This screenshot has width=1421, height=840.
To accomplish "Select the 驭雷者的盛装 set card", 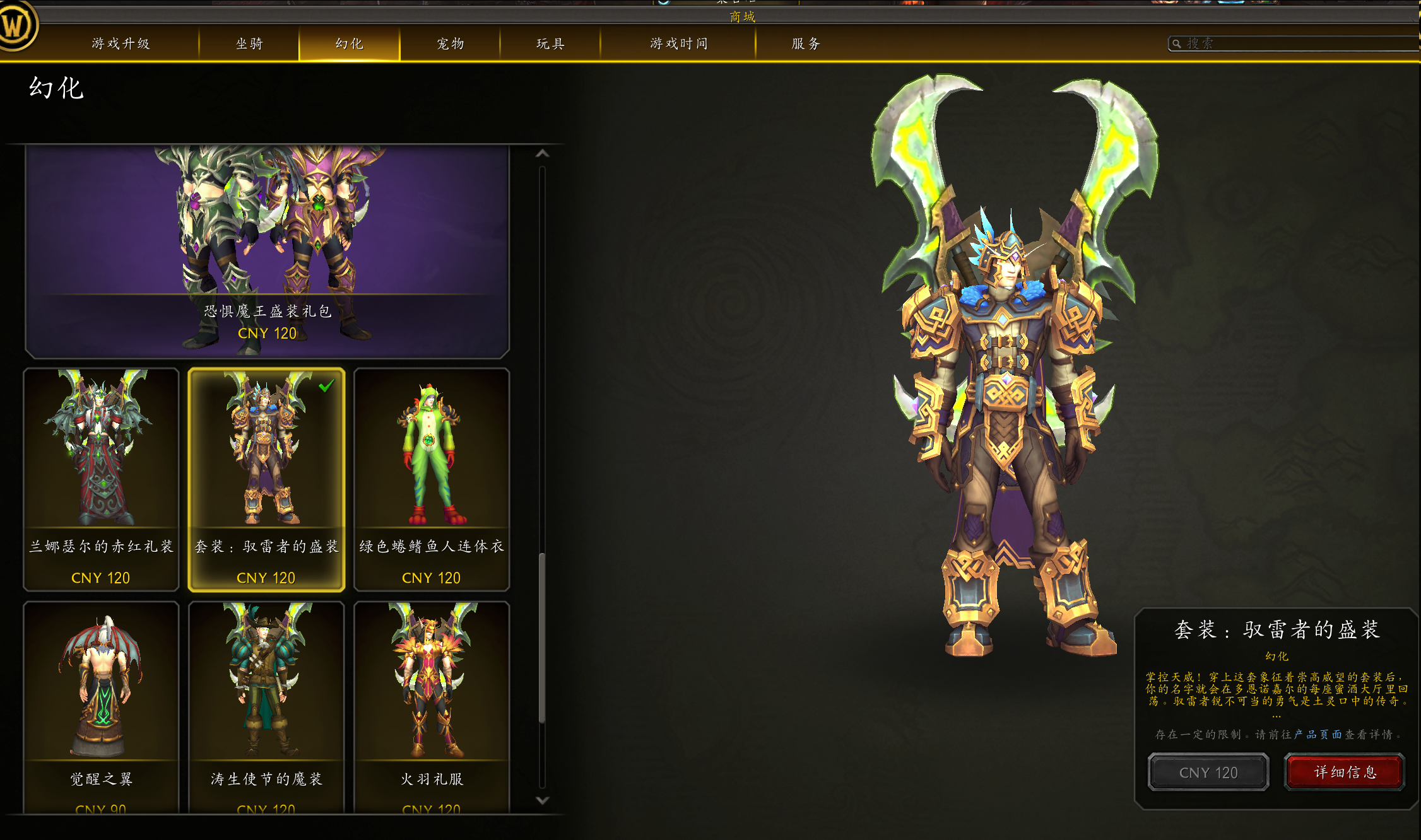I will (x=266, y=479).
